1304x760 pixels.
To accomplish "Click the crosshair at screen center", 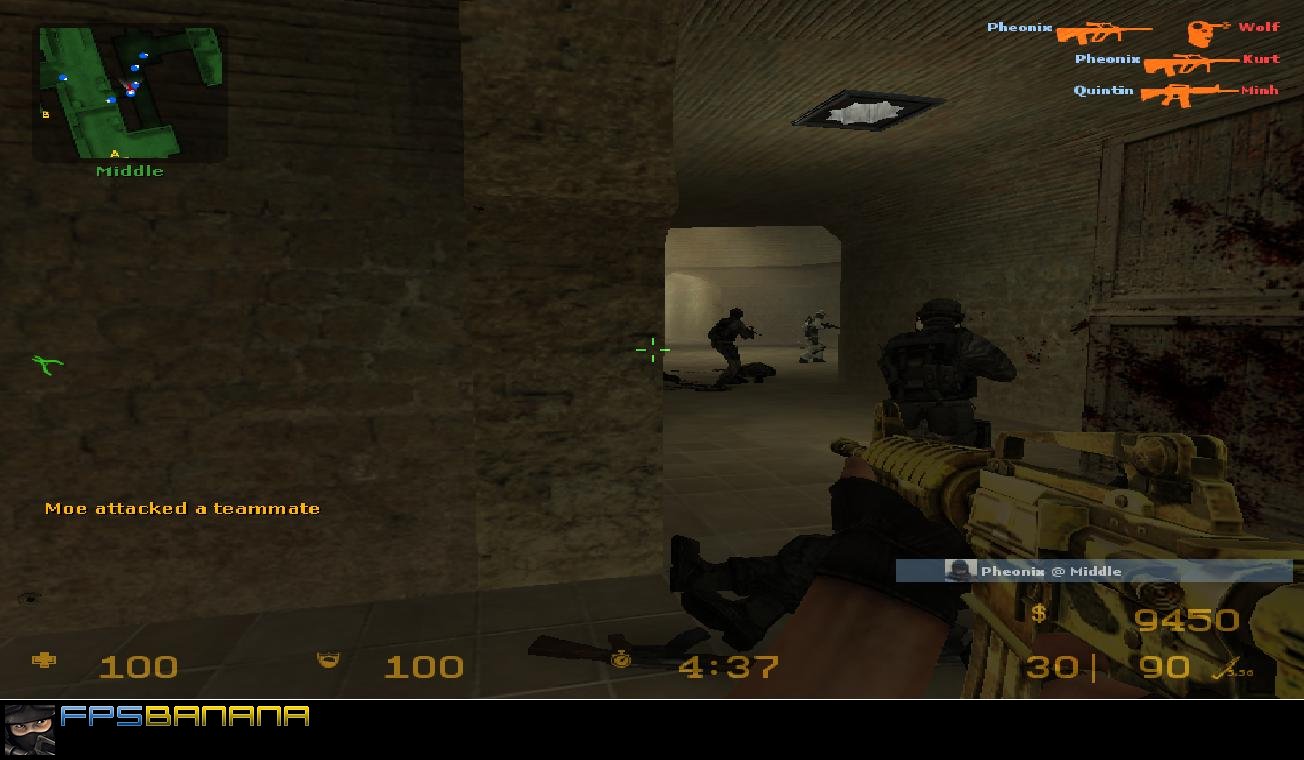I will click(652, 351).
